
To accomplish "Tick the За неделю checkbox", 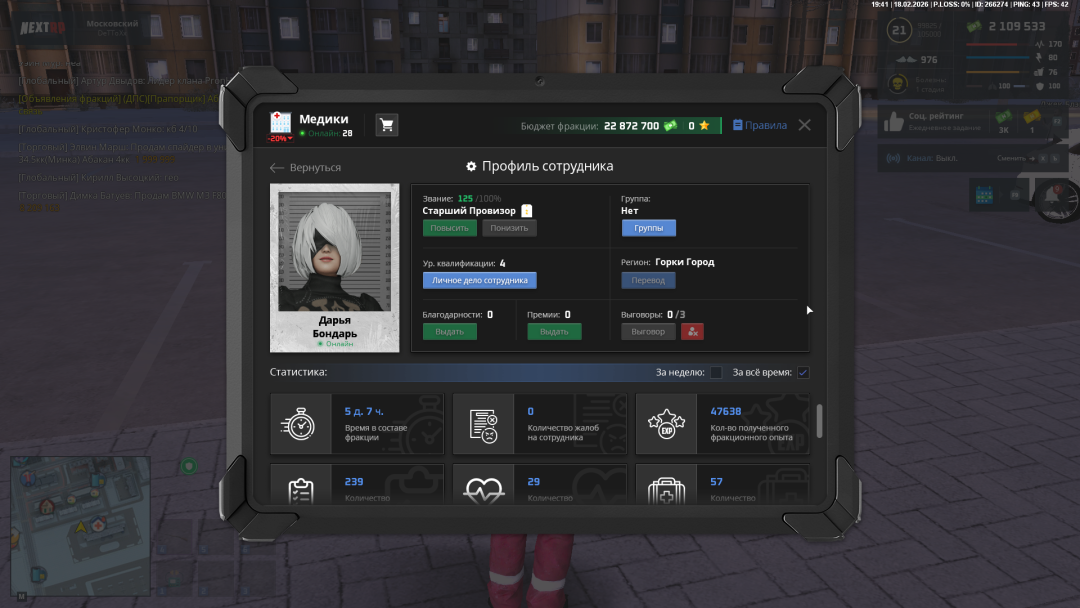I will point(716,373).
